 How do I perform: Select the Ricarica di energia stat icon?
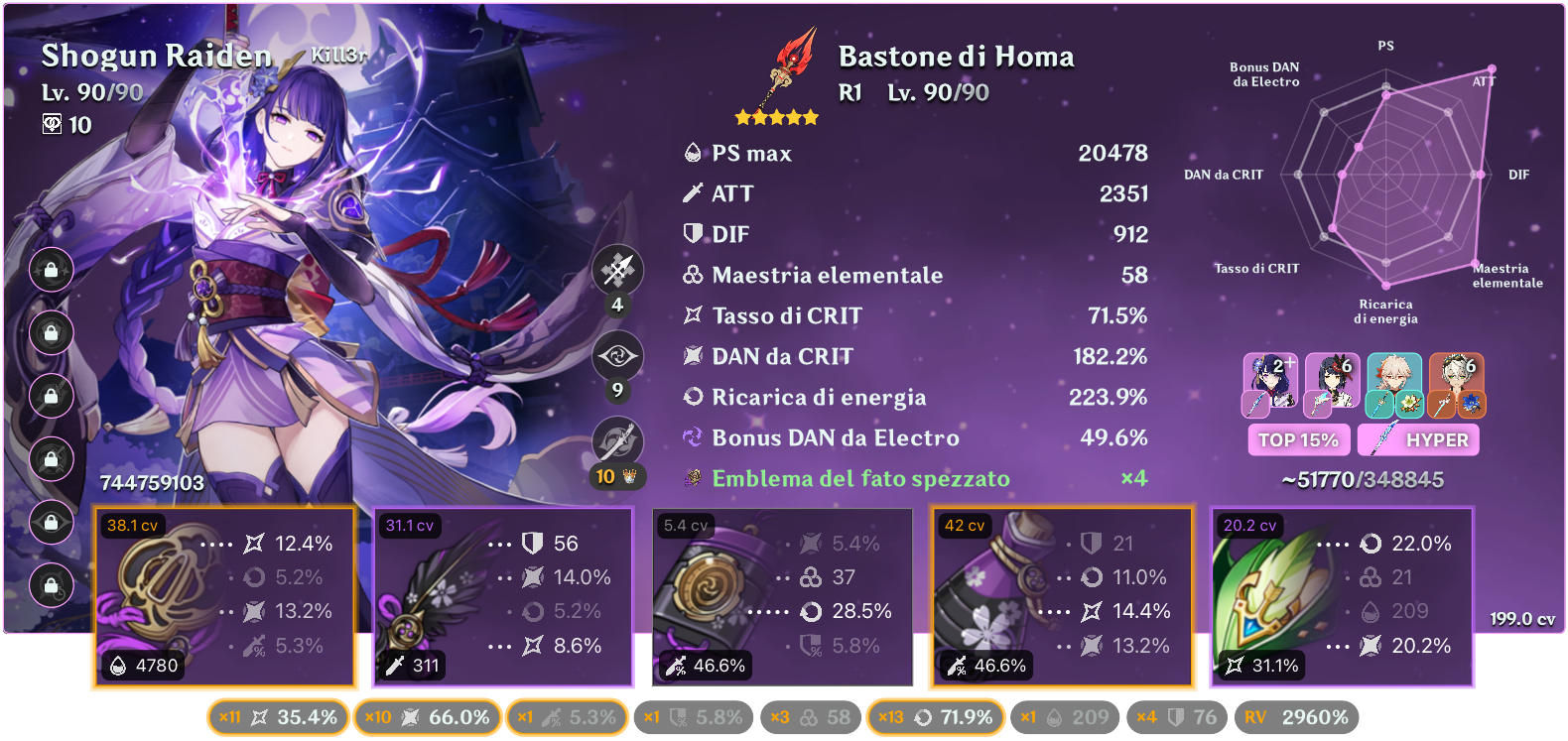click(693, 397)
